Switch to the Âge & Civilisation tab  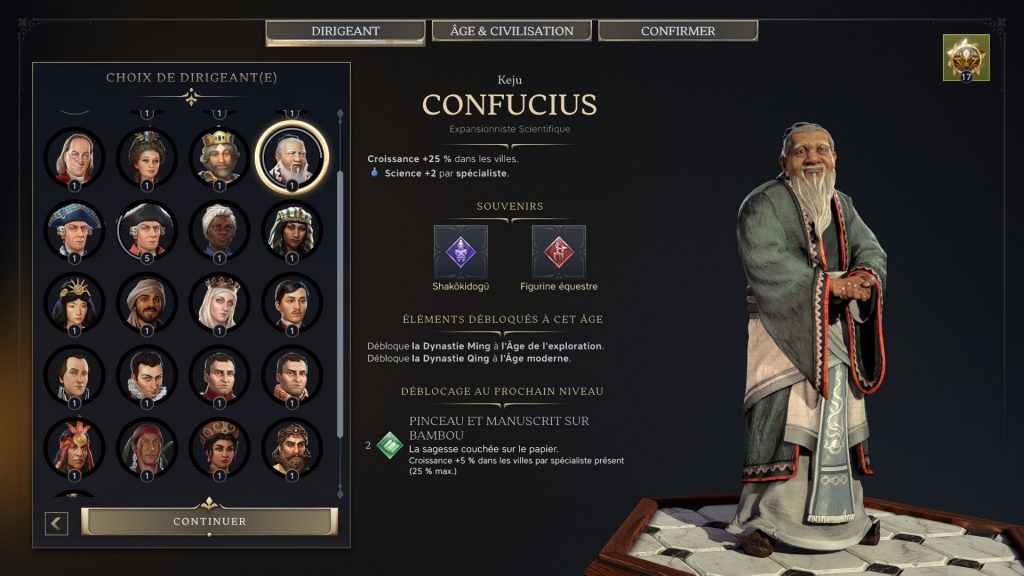pos(512,31)
